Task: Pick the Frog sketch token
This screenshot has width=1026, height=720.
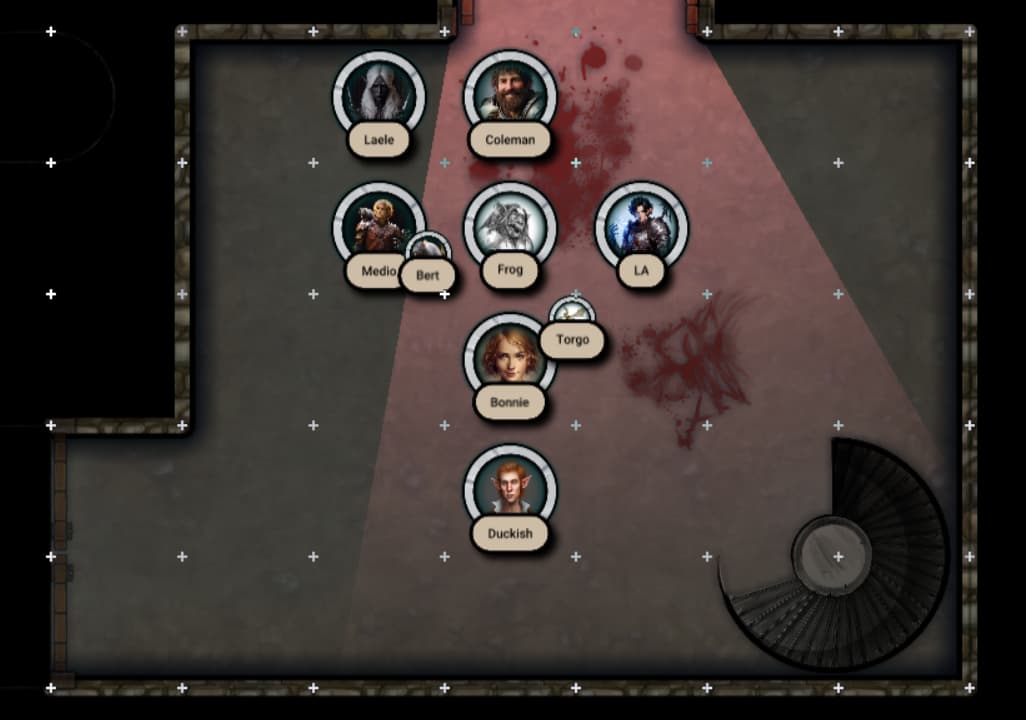Action: pyautogui.click(x=510, y=226)
